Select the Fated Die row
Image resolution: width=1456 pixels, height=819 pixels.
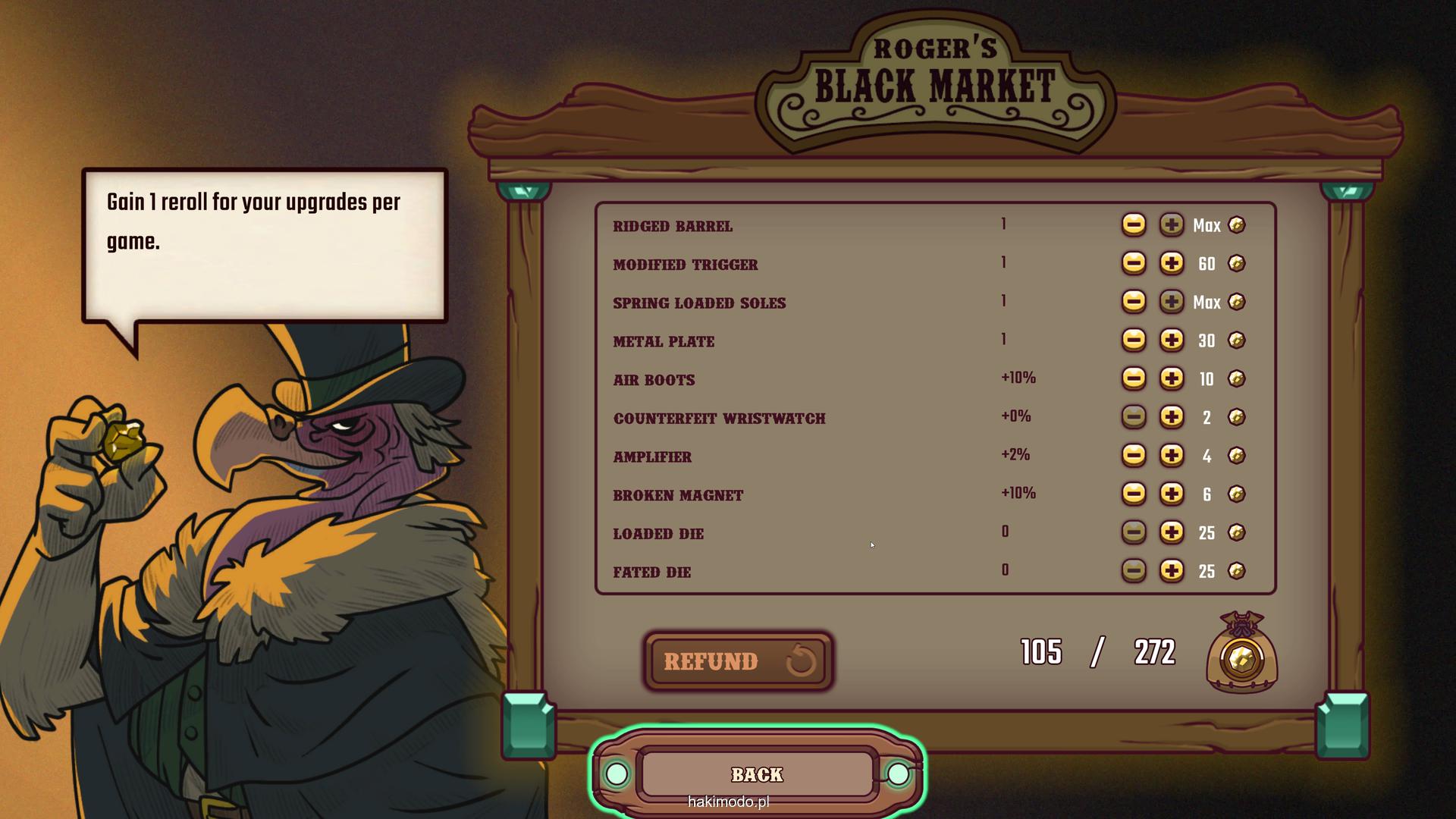pos(652,573)
